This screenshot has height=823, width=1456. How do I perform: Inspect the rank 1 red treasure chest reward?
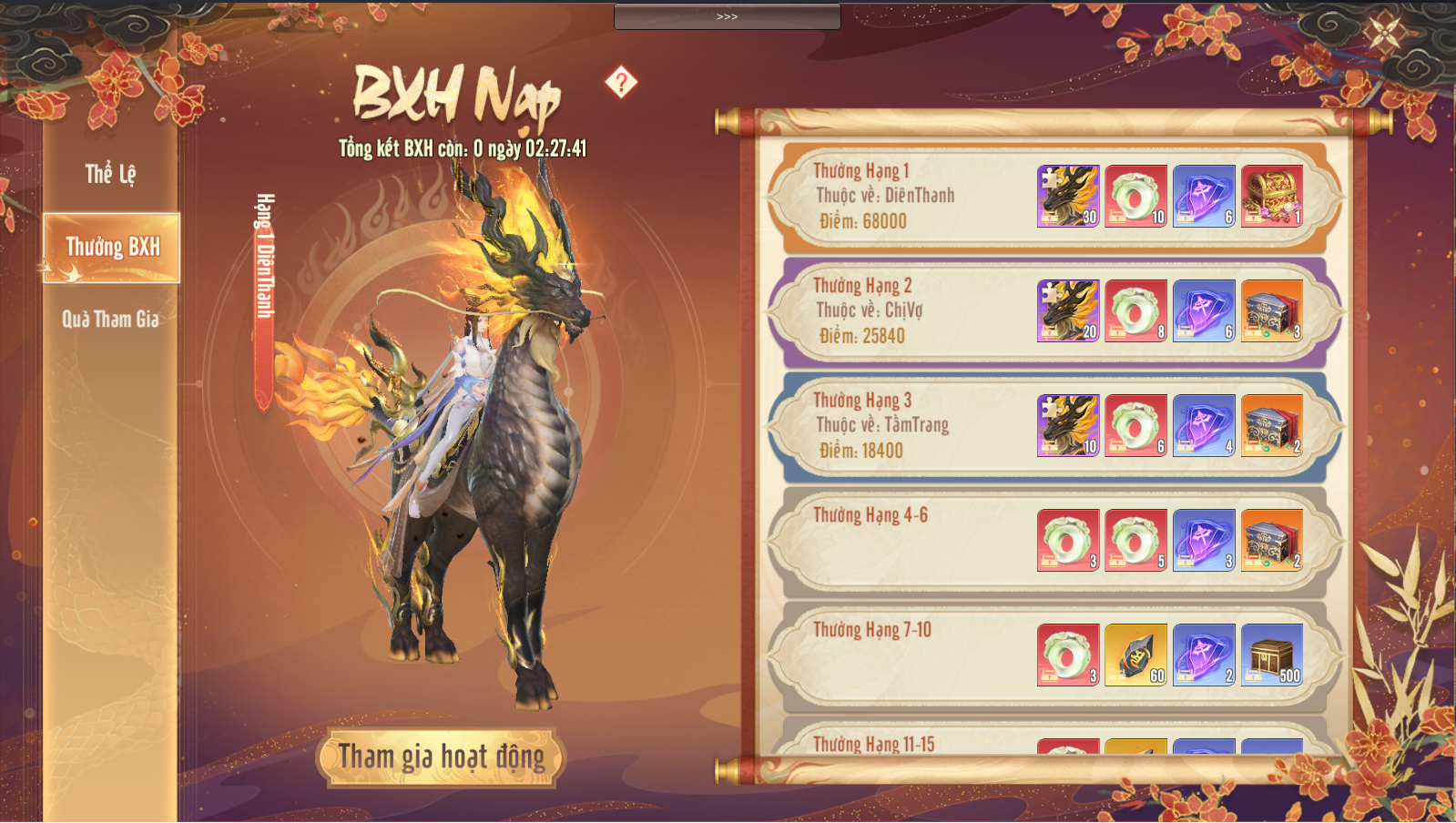(1271, 196)
